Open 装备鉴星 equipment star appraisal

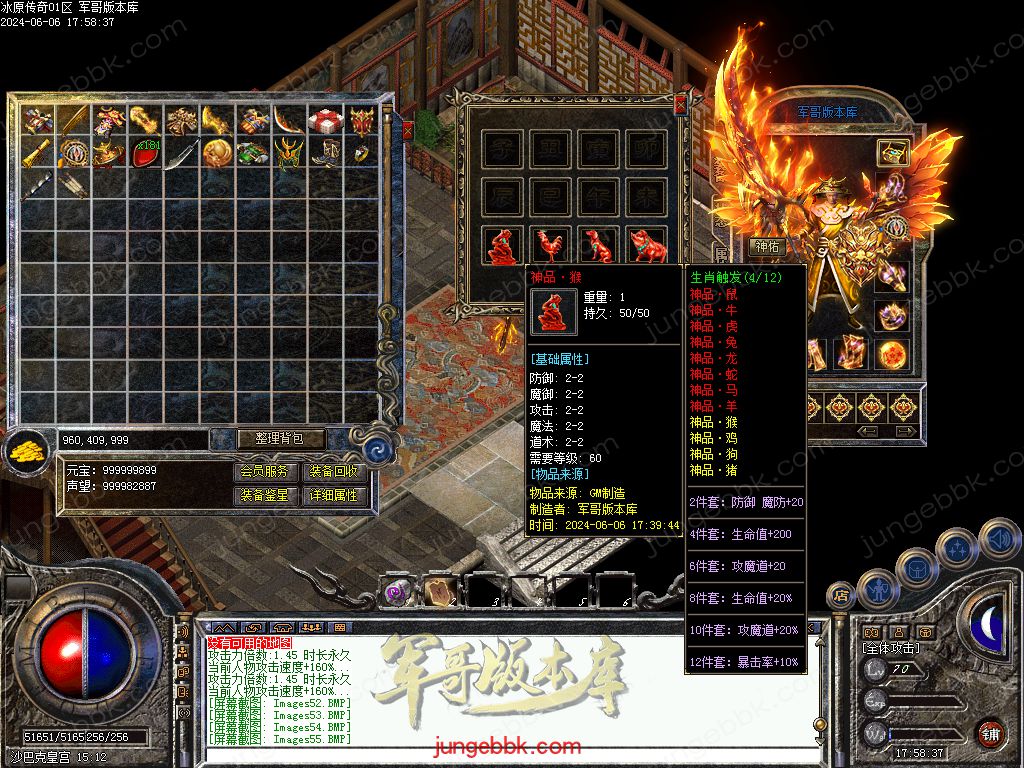tap(266, 495)
